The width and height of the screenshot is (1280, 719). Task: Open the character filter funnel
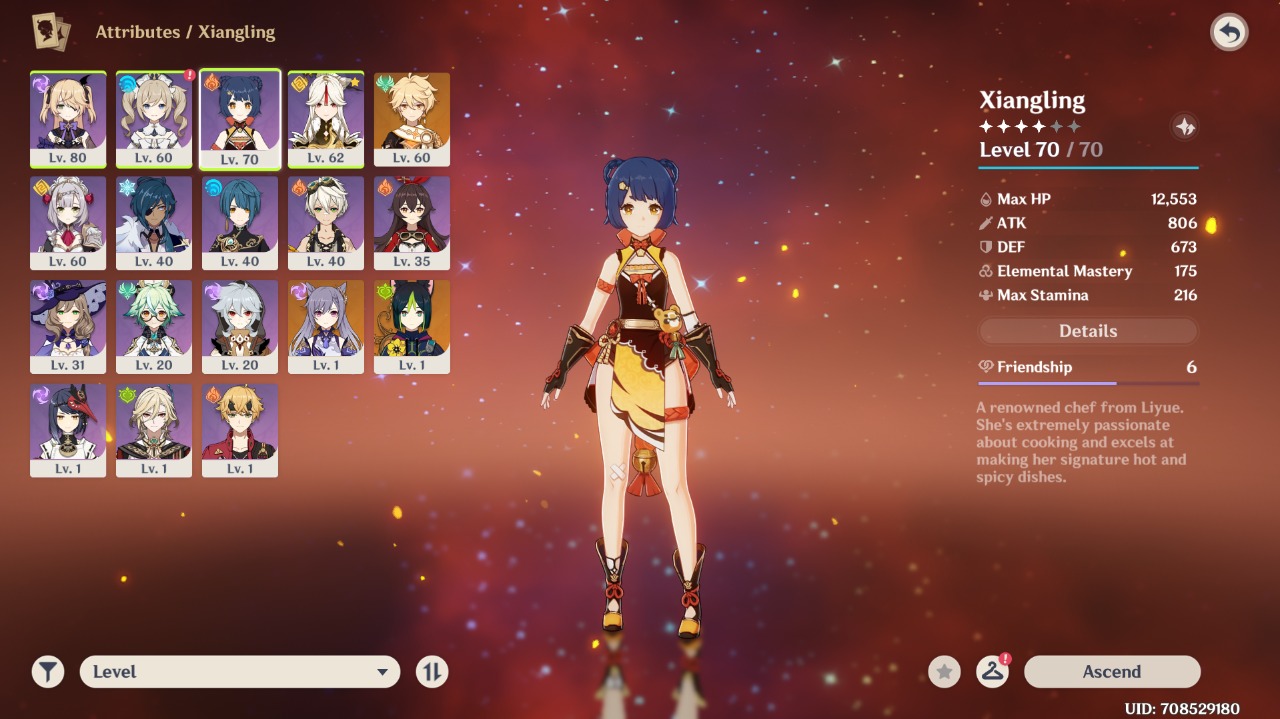click(47, 672)
